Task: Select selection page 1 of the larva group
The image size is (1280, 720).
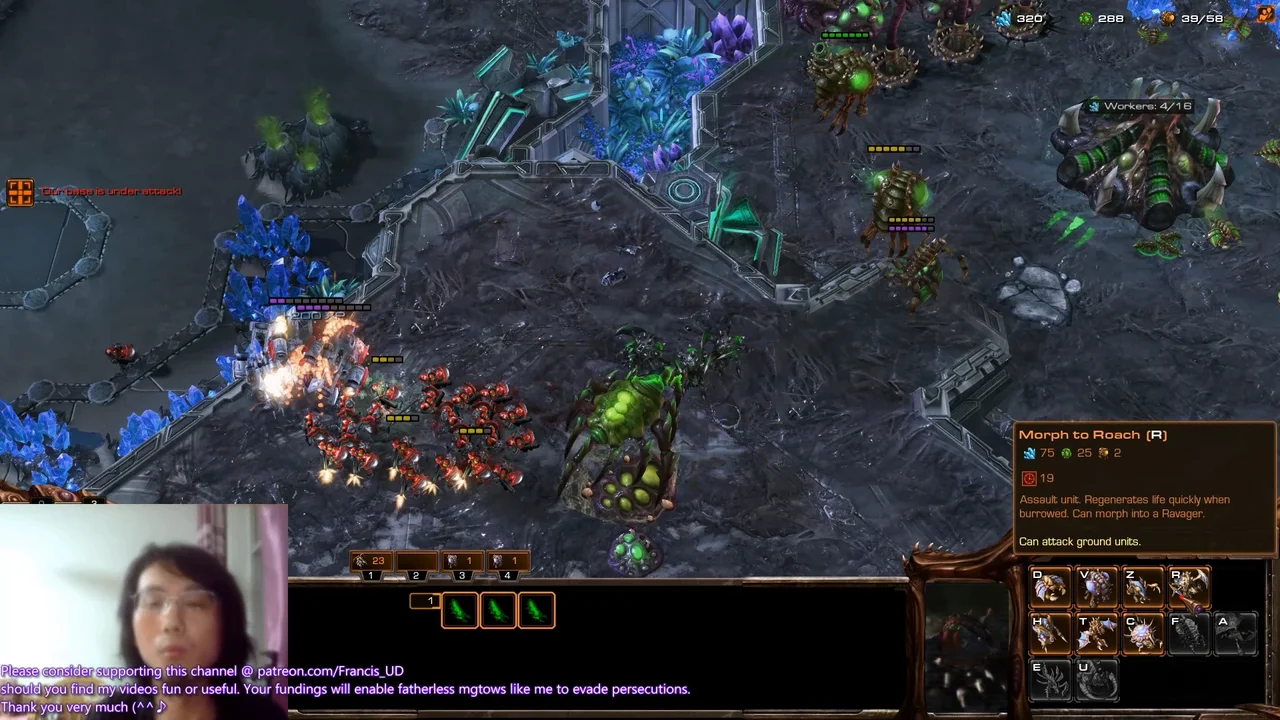Action: (x=426, y=601)
